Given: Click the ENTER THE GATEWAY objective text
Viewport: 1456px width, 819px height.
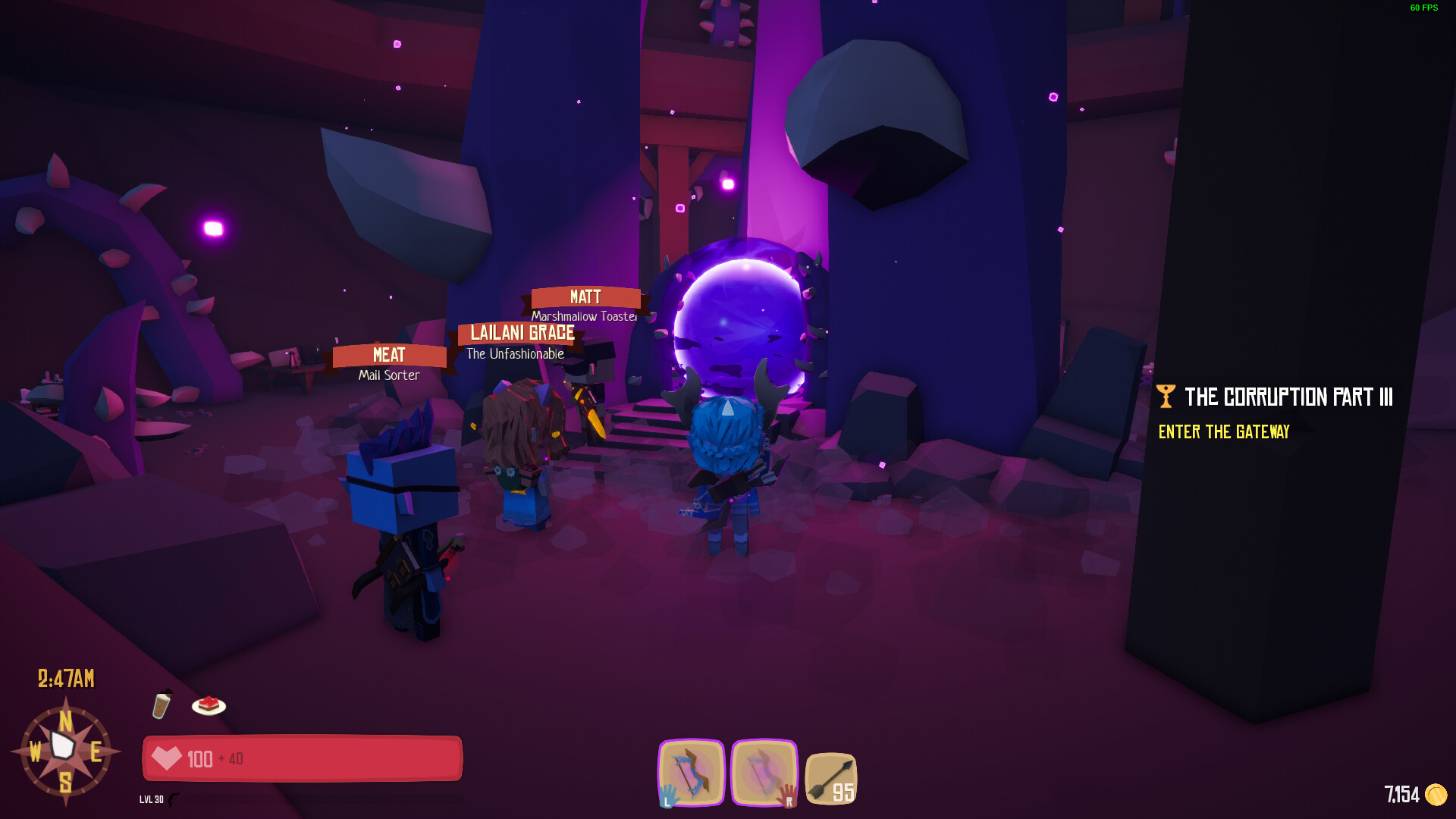Looking at the screenshot, I should pyautogui.click(x=1223, y=432).
